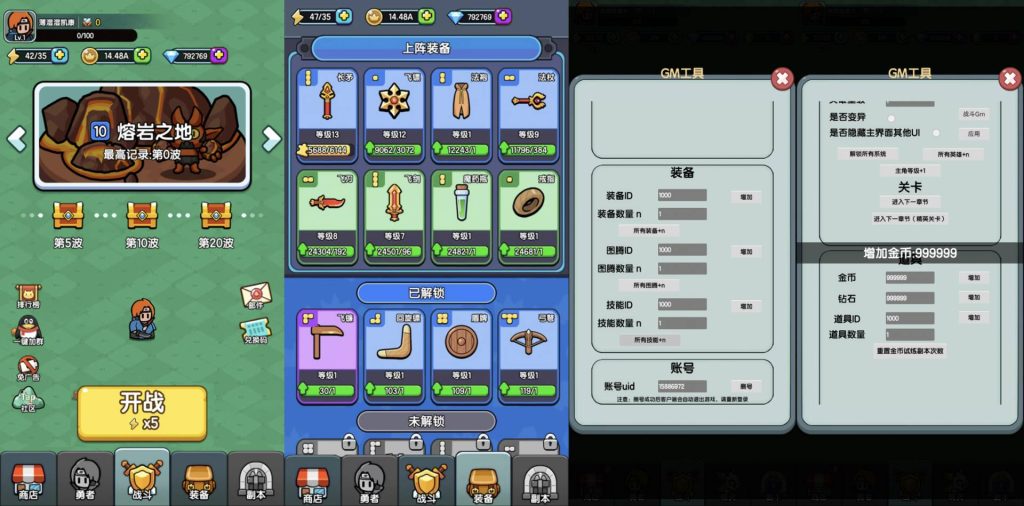This screenshot has width=1024, height=506.
Task: Select the 回旋镖 boomerang card
Action: [393, 352]
